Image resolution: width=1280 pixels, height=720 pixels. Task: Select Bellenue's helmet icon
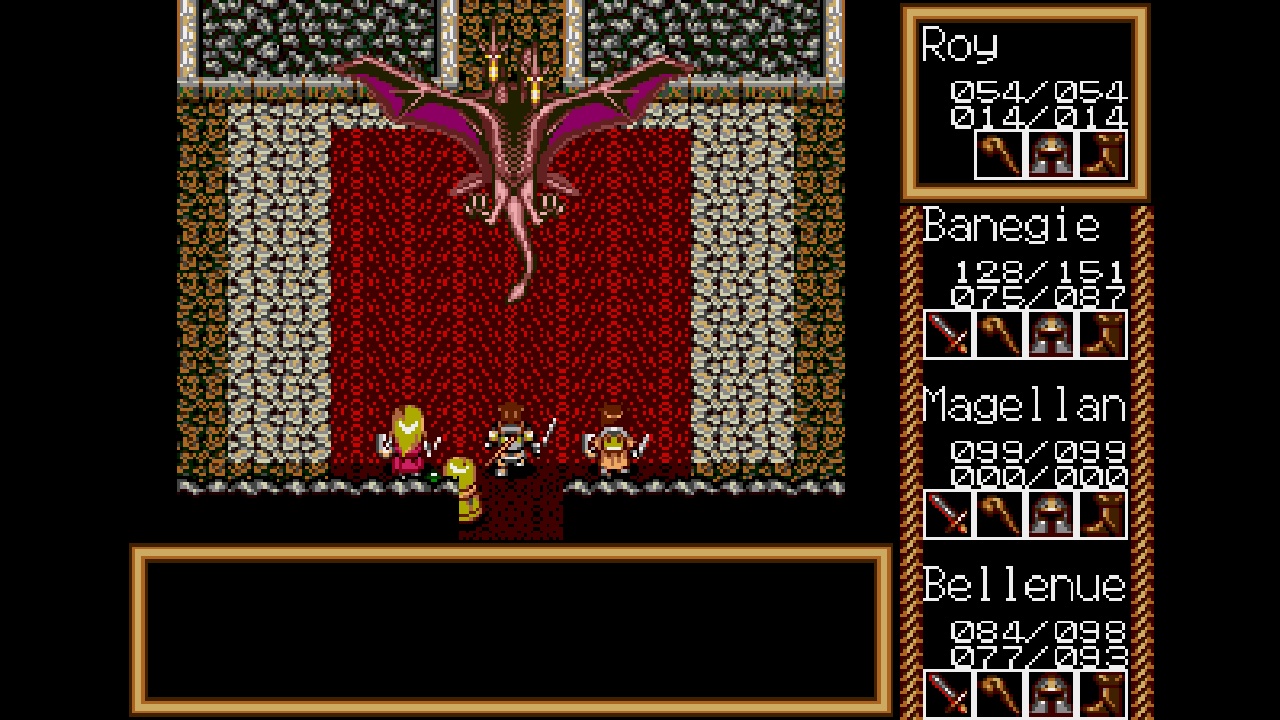pyautogui.click(x=1051, y=694)
